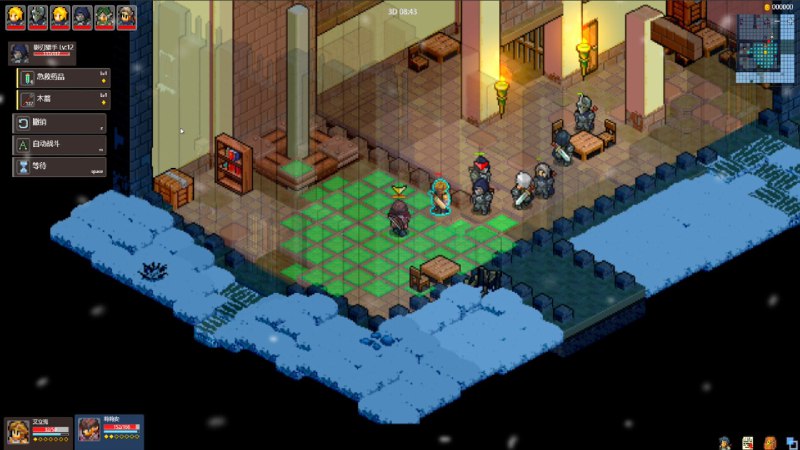Select the brown-haired party member card
This screenshot has width=800, height=450.
109,432
